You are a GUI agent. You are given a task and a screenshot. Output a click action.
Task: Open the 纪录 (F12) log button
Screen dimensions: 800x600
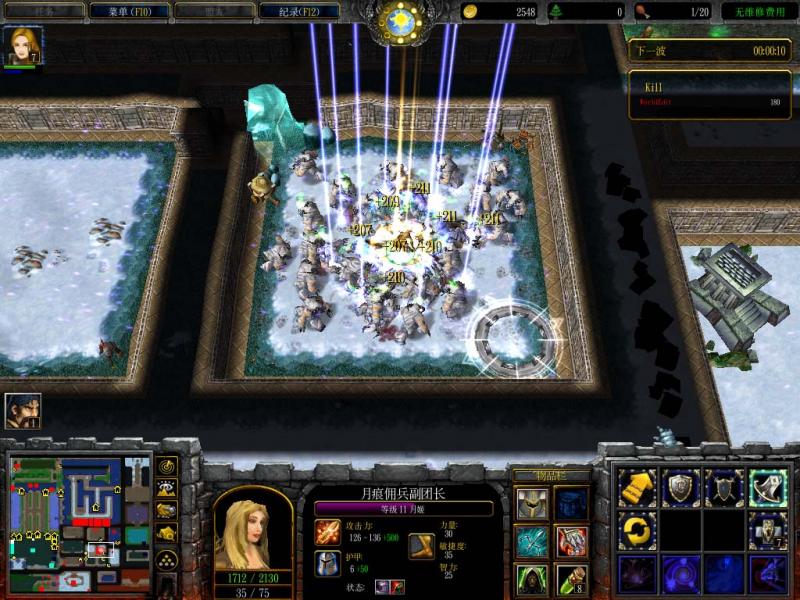pos(298,11)
